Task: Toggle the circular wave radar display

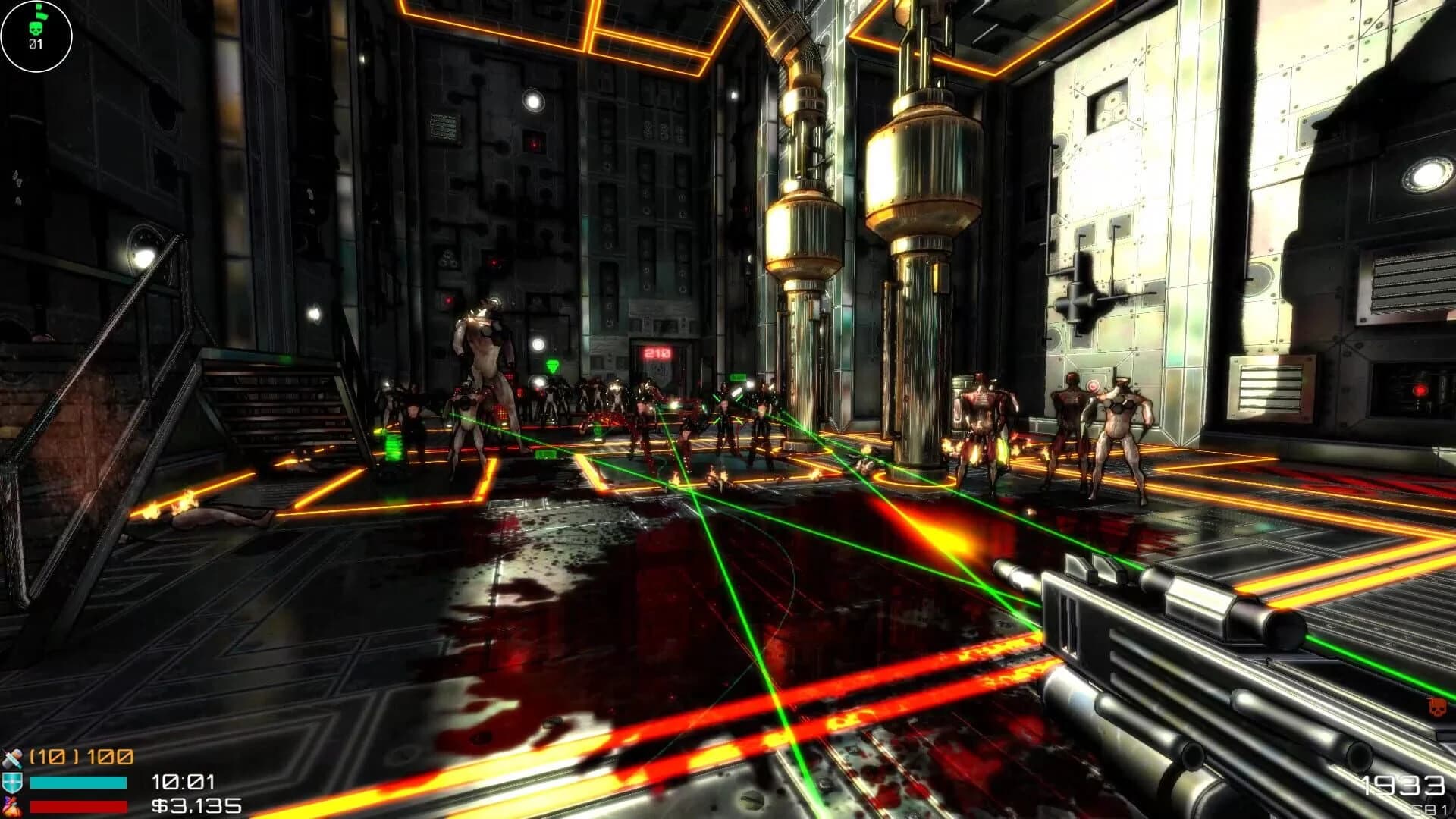Action: click(36, 36)
